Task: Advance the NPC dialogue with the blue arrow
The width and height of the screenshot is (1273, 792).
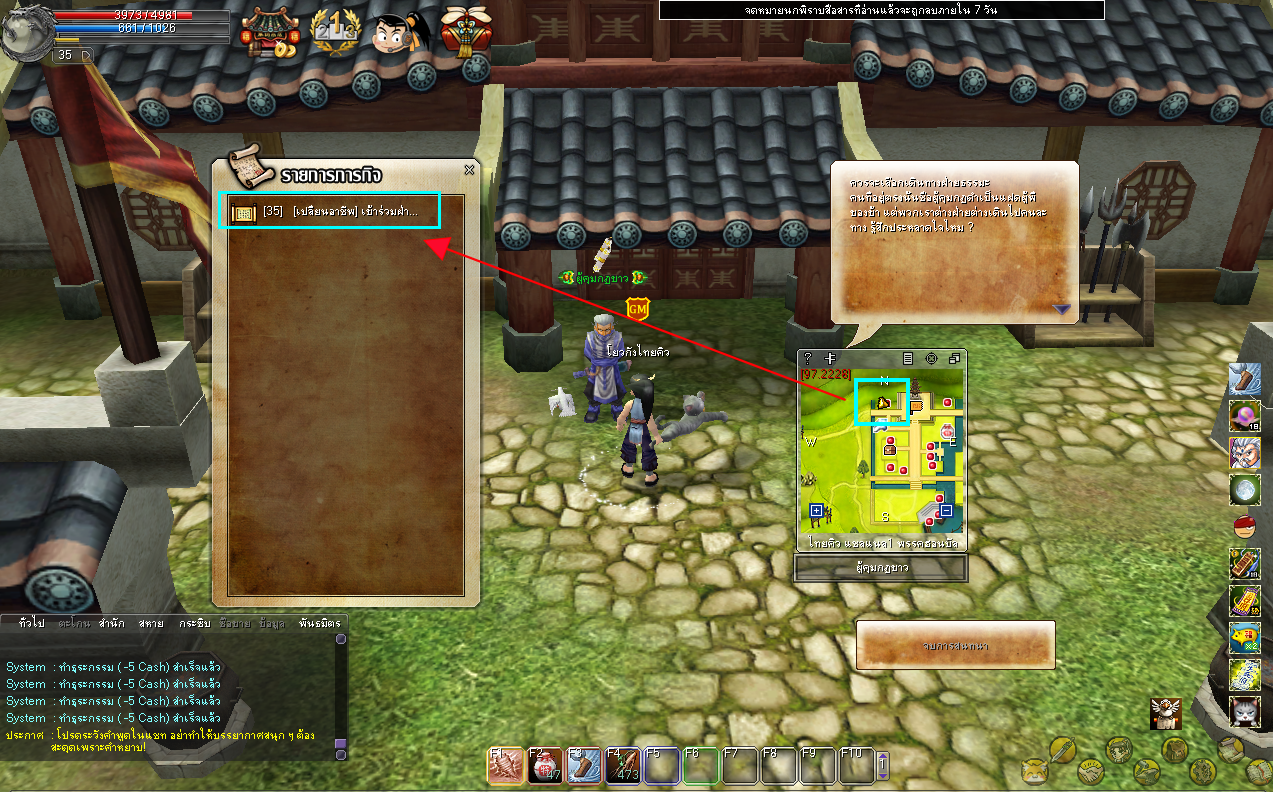Action: (1061, 309)
